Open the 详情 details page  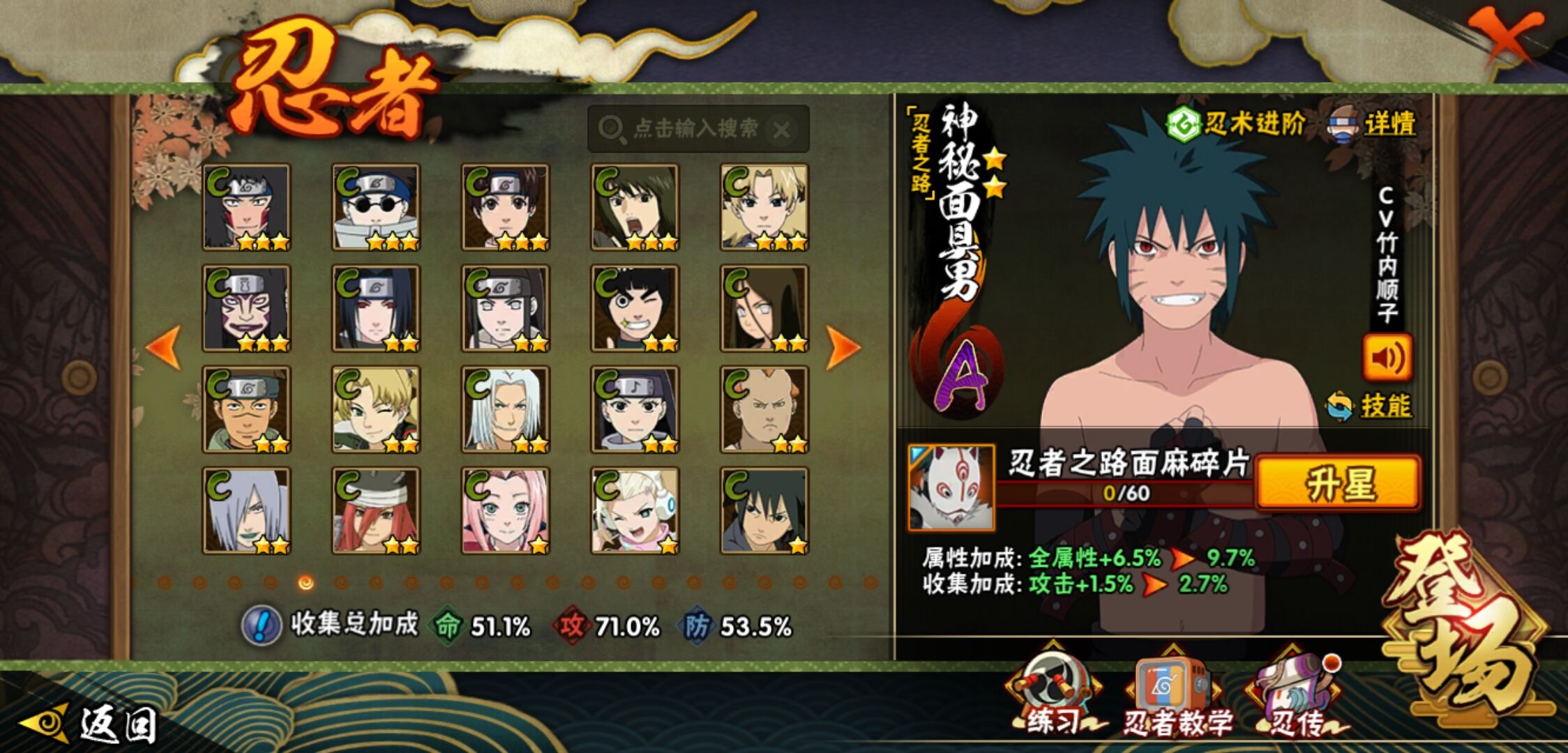[x=1373, y=125]
